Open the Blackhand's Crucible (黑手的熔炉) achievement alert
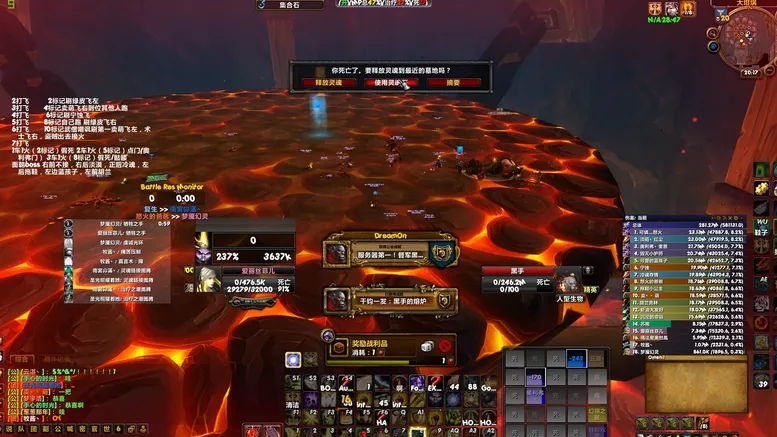777x437 pixels. (x=391, y=299)
